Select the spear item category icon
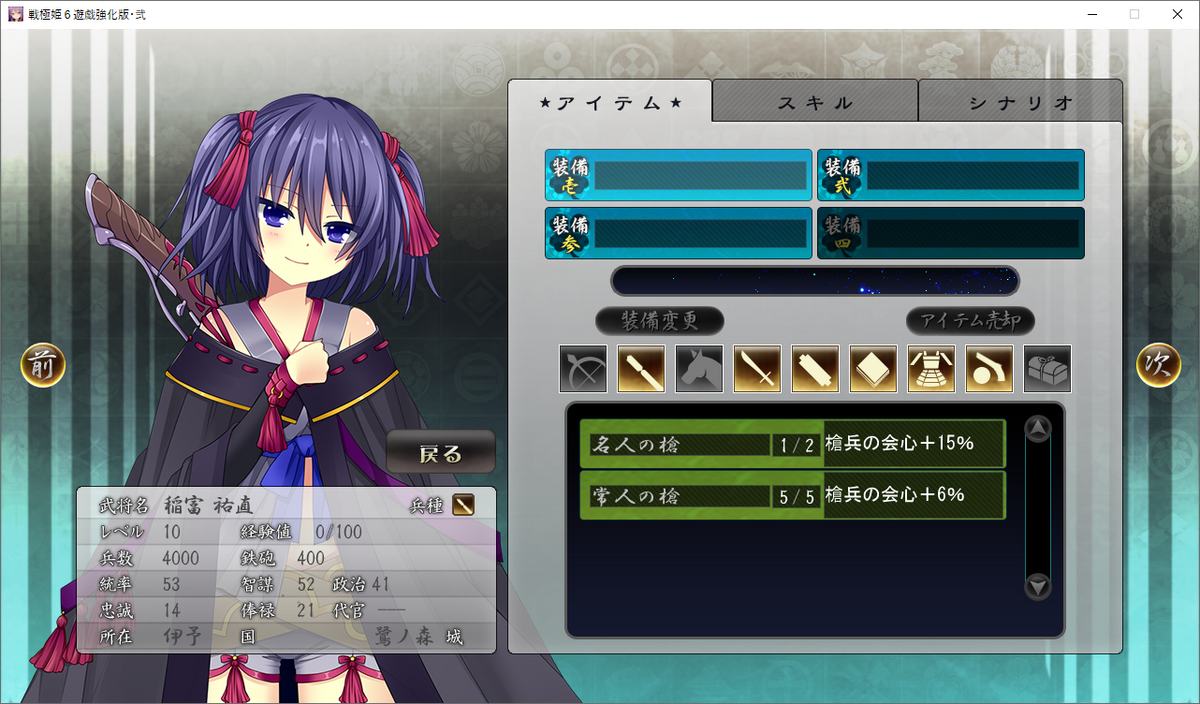1200x704 pixels. coord(641,369)
